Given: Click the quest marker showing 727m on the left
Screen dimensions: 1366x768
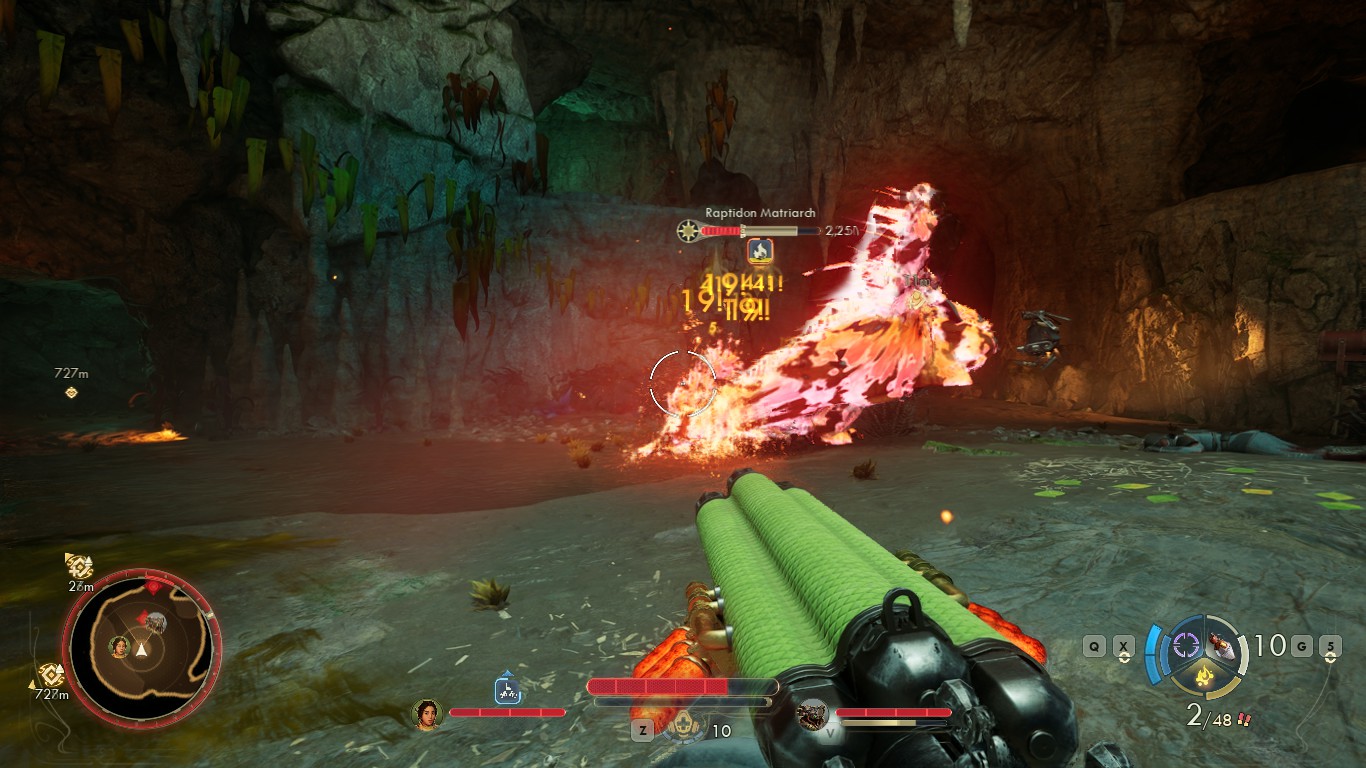Looking at the screenshot, I should pyautogui.click(x=69, y=383).
